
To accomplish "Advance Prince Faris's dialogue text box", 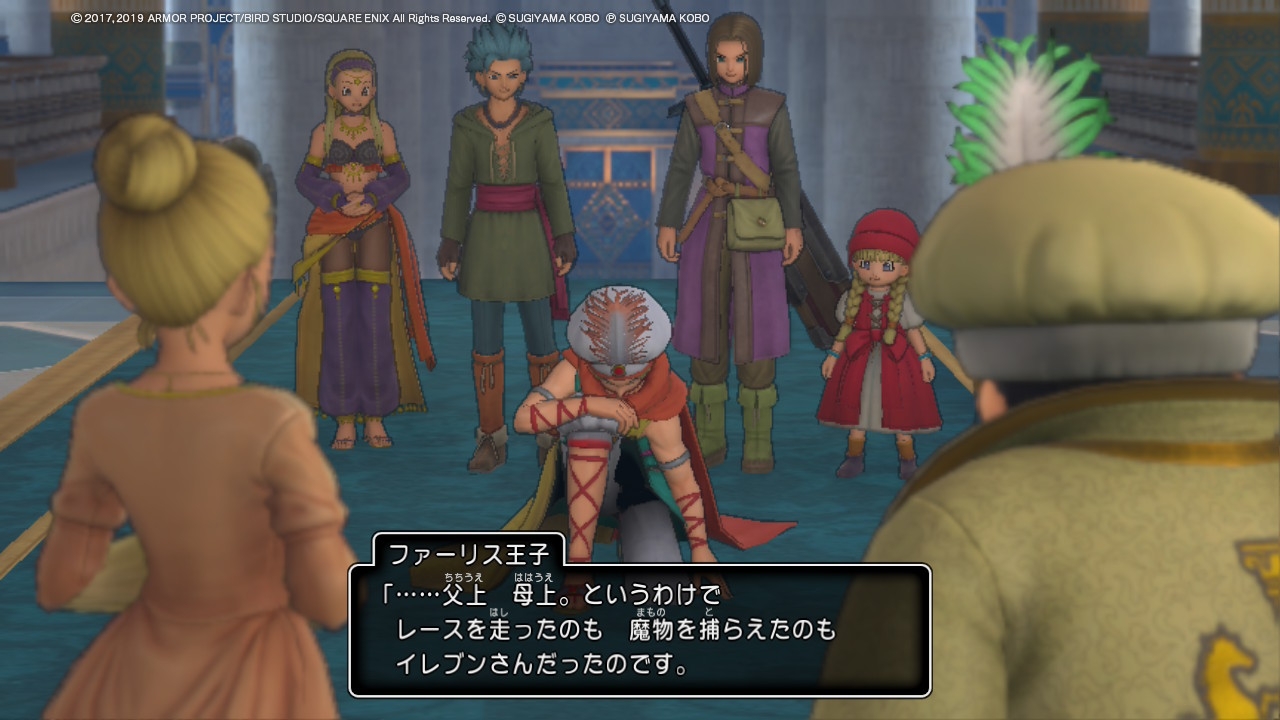I will coord(640,630).
